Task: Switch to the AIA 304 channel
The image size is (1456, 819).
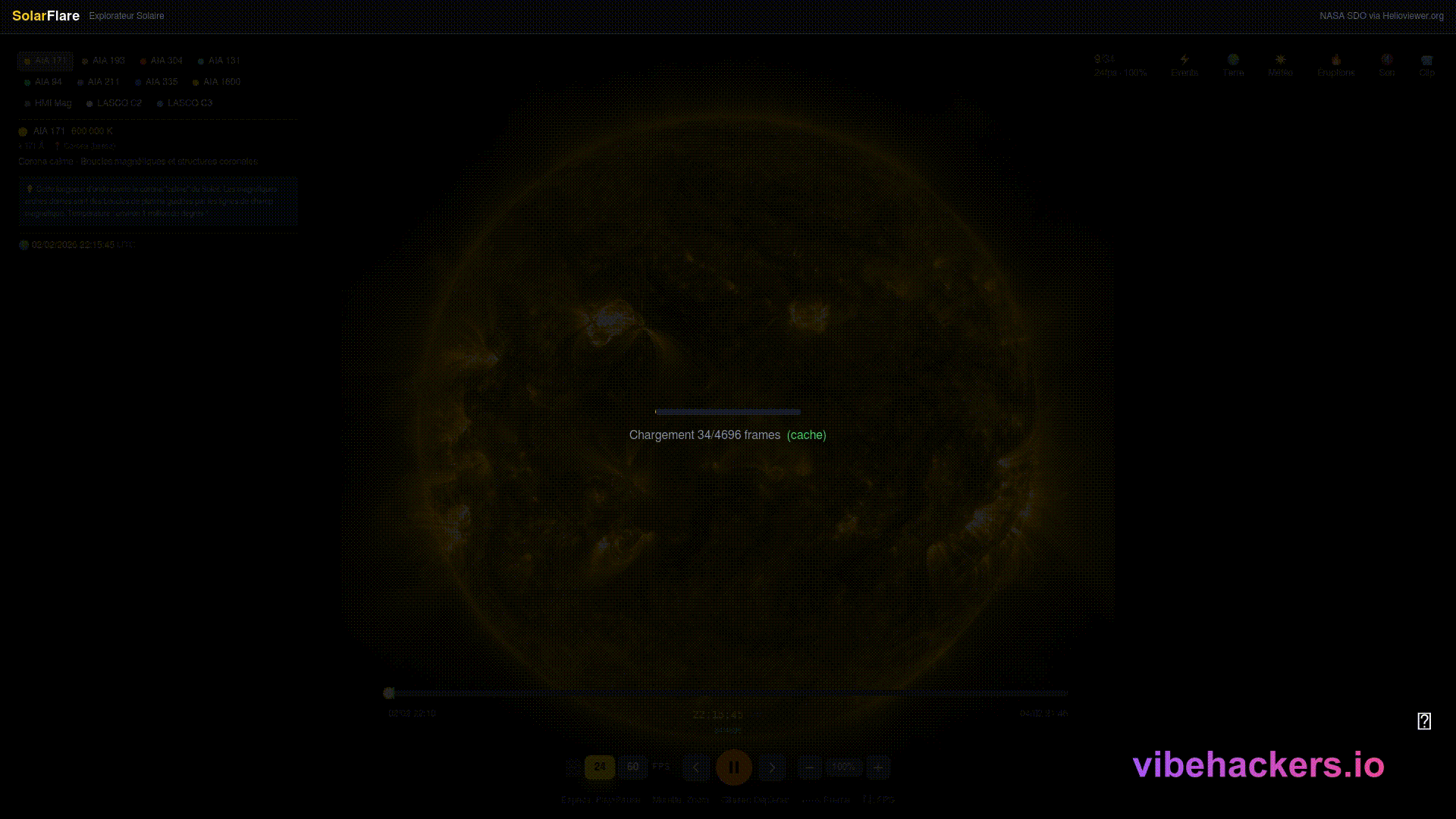Action: click(x=162, y=61)
